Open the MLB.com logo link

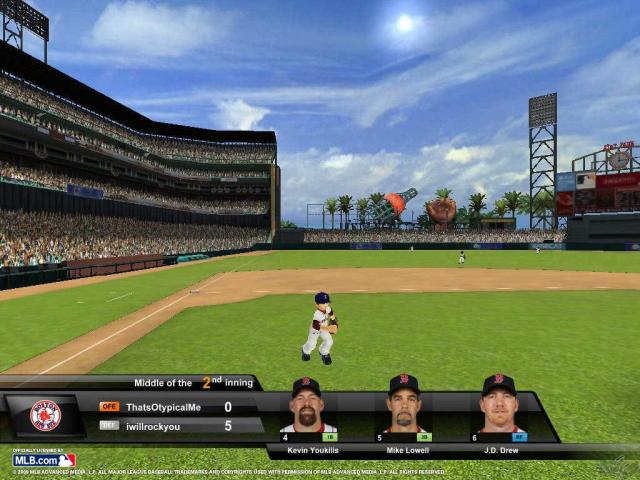pyautogui.click(x=44, y=460)
